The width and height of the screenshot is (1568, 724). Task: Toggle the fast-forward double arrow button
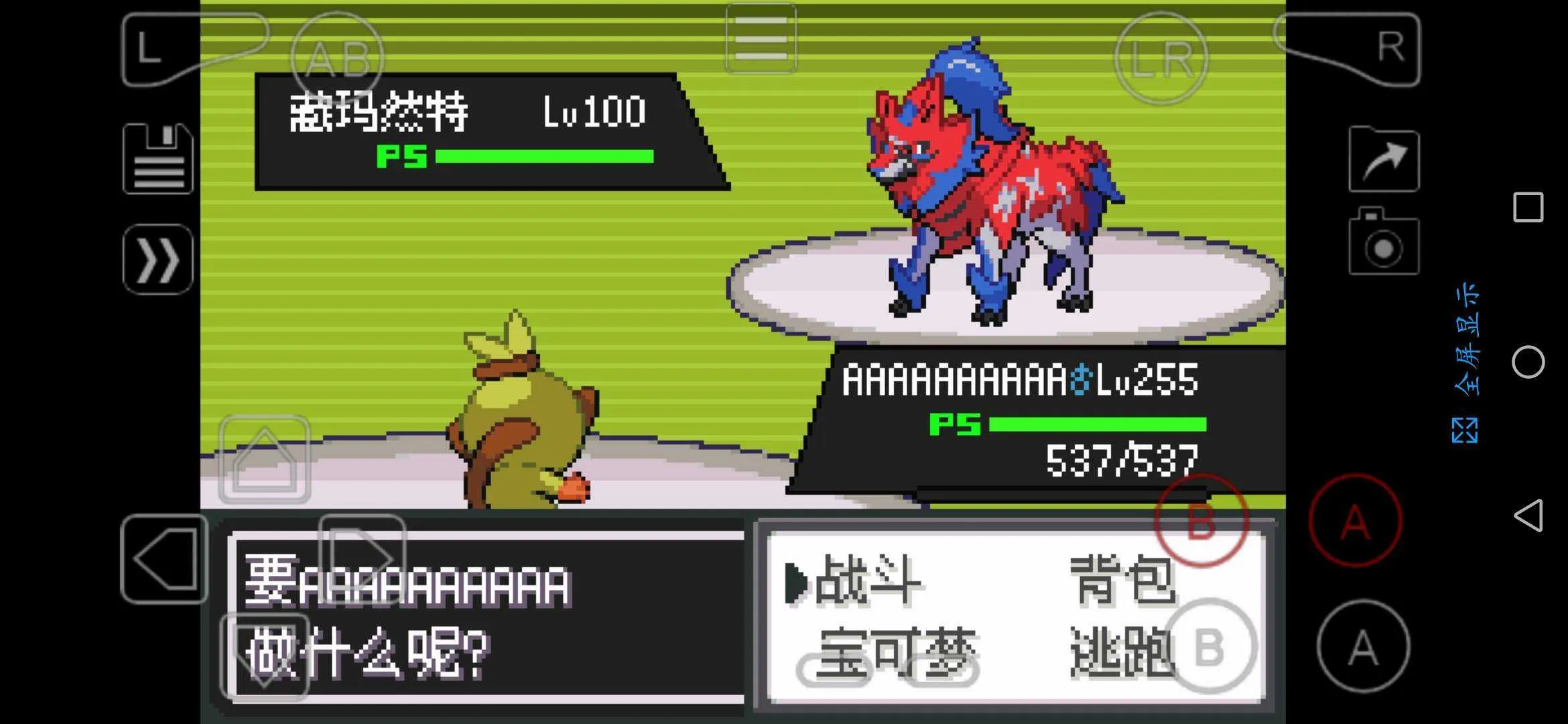tap(158, 259)
